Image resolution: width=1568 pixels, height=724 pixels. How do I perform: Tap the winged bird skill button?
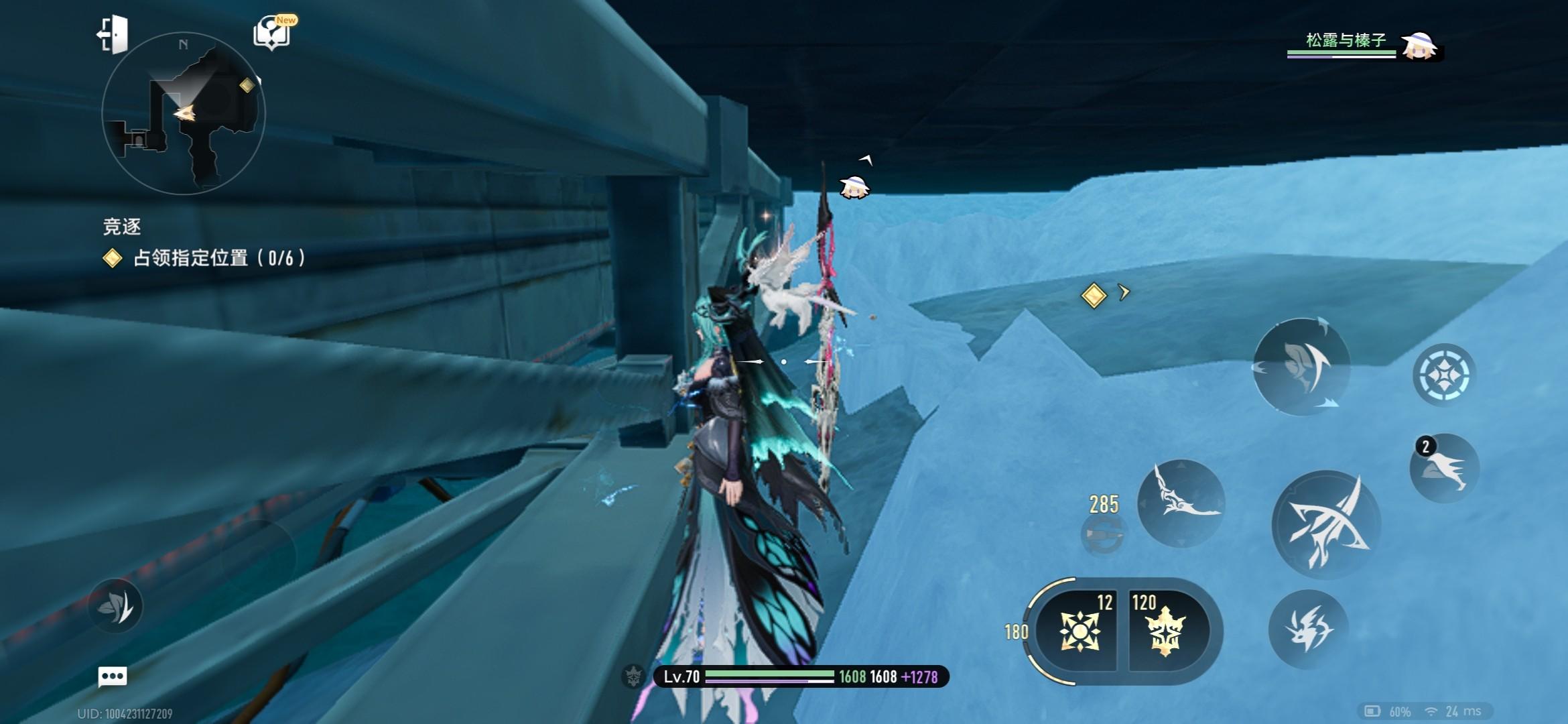tap(1181, 503)
